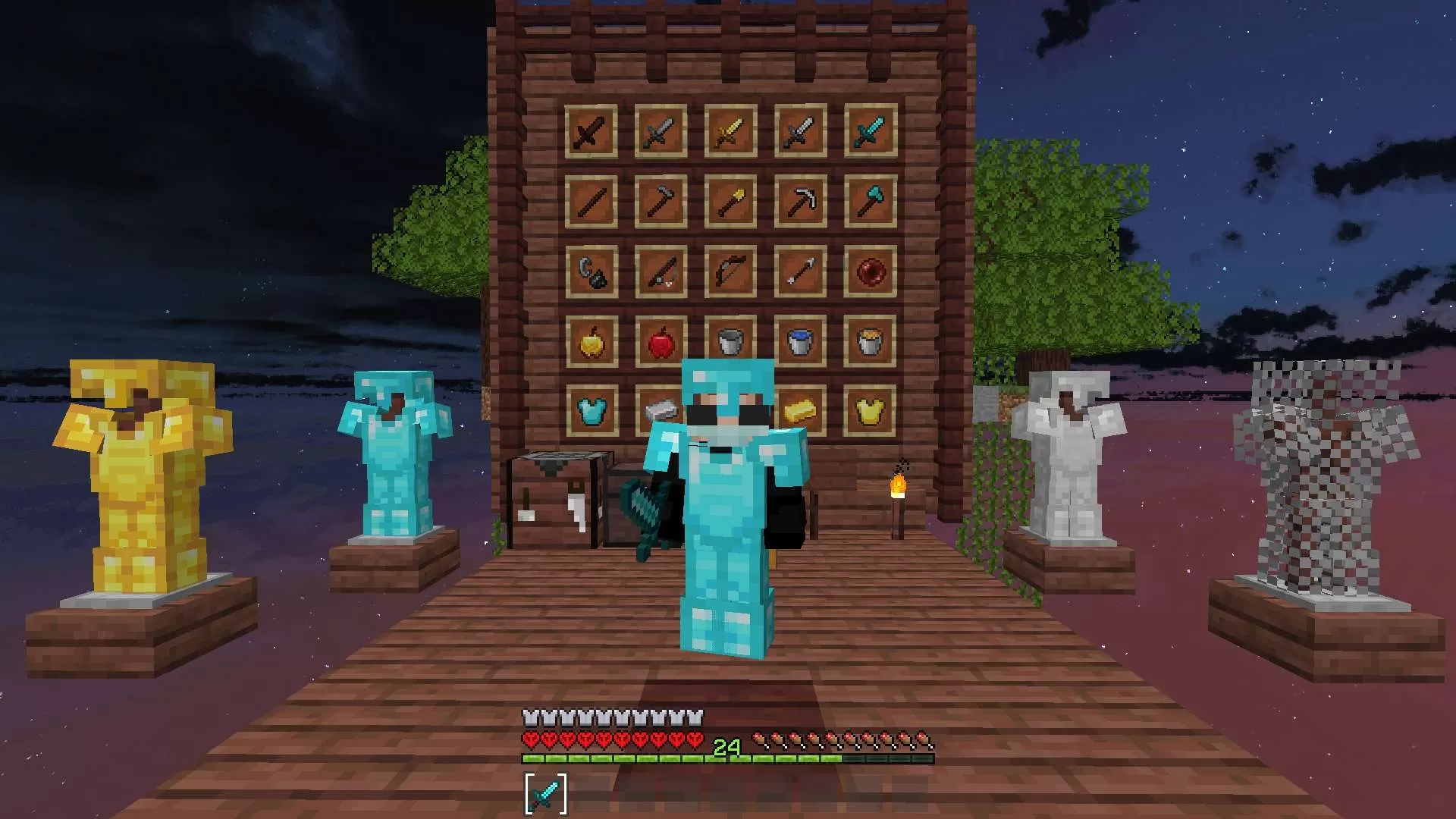The width and height of the screenshot is (1456, 819).
Task: Click the golden sword item frame
Action: pos(730,129)
